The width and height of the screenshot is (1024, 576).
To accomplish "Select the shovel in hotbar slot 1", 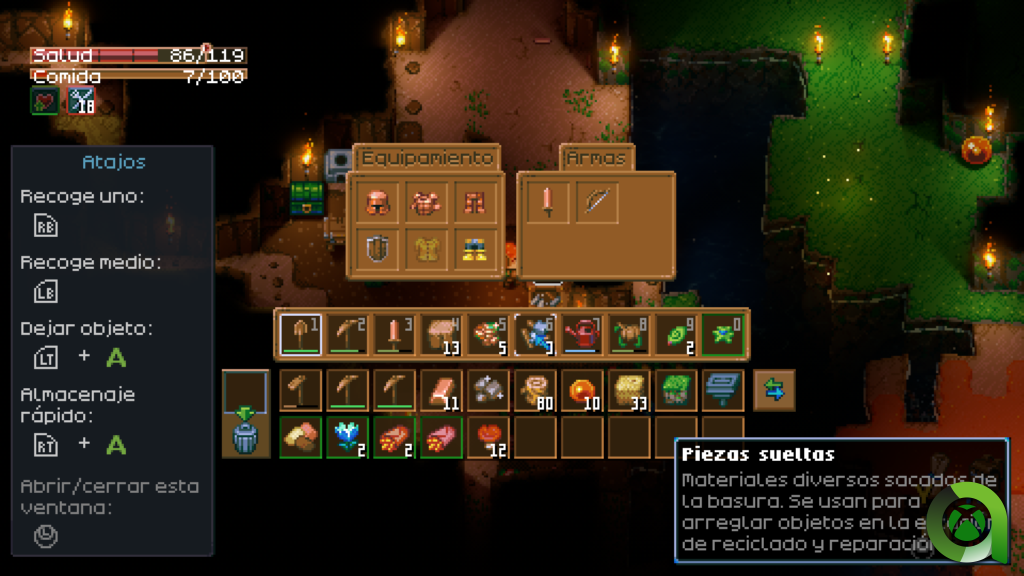I will pos(300,334).
